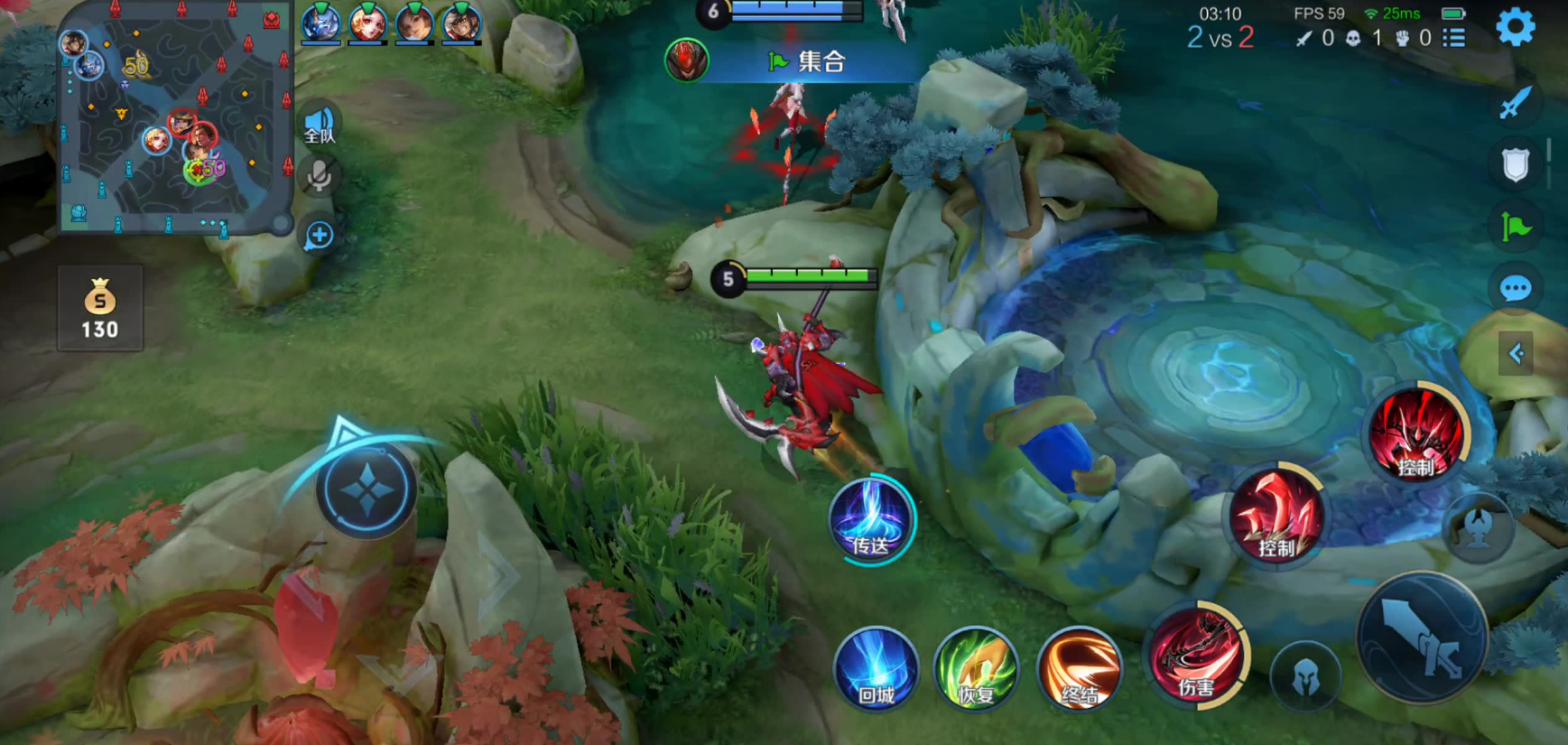
Task: Tap the helmet target-hero button
Action: pos(1304,677)
